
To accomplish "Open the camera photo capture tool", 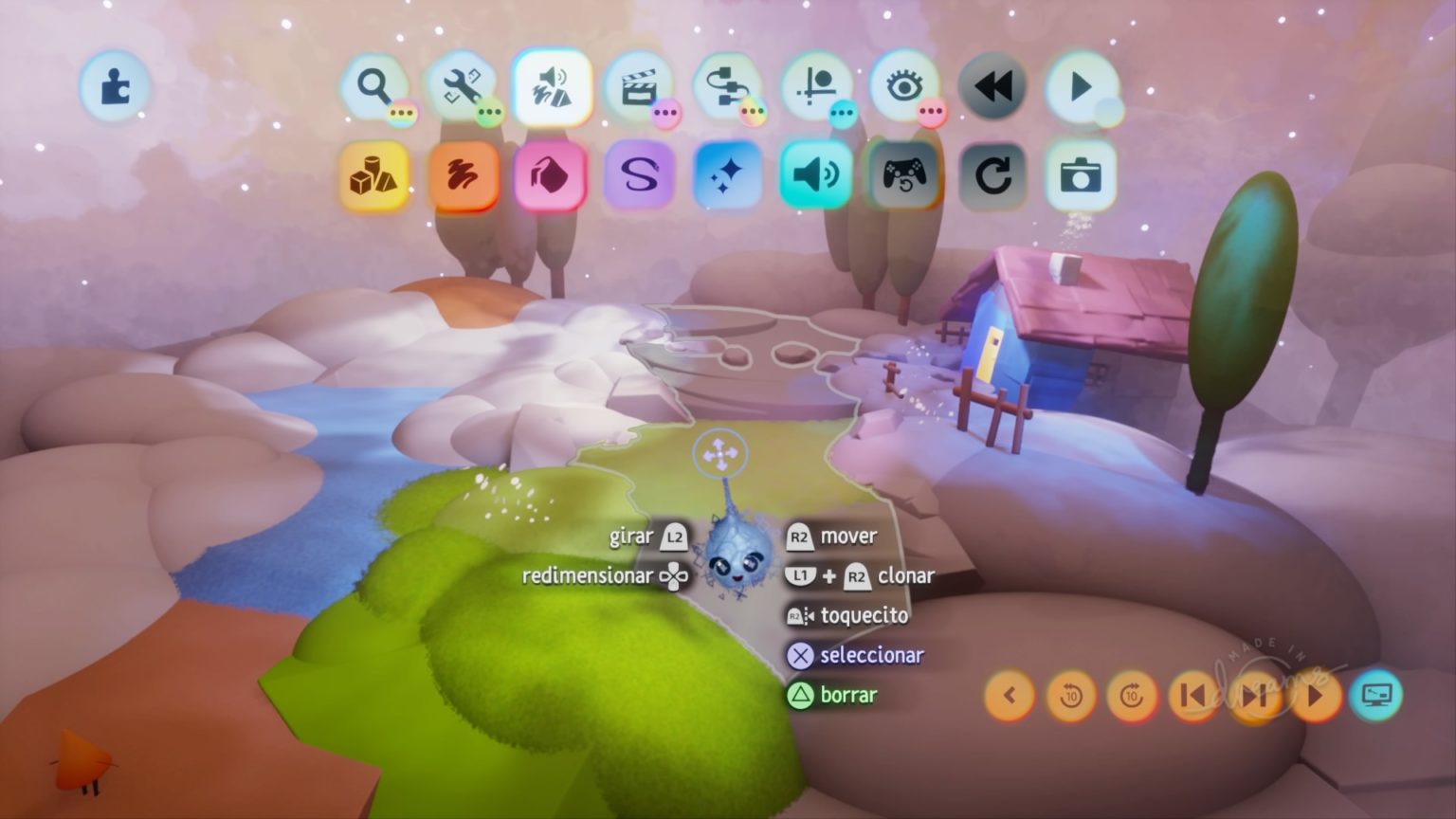I will (x=1080, y=176).
